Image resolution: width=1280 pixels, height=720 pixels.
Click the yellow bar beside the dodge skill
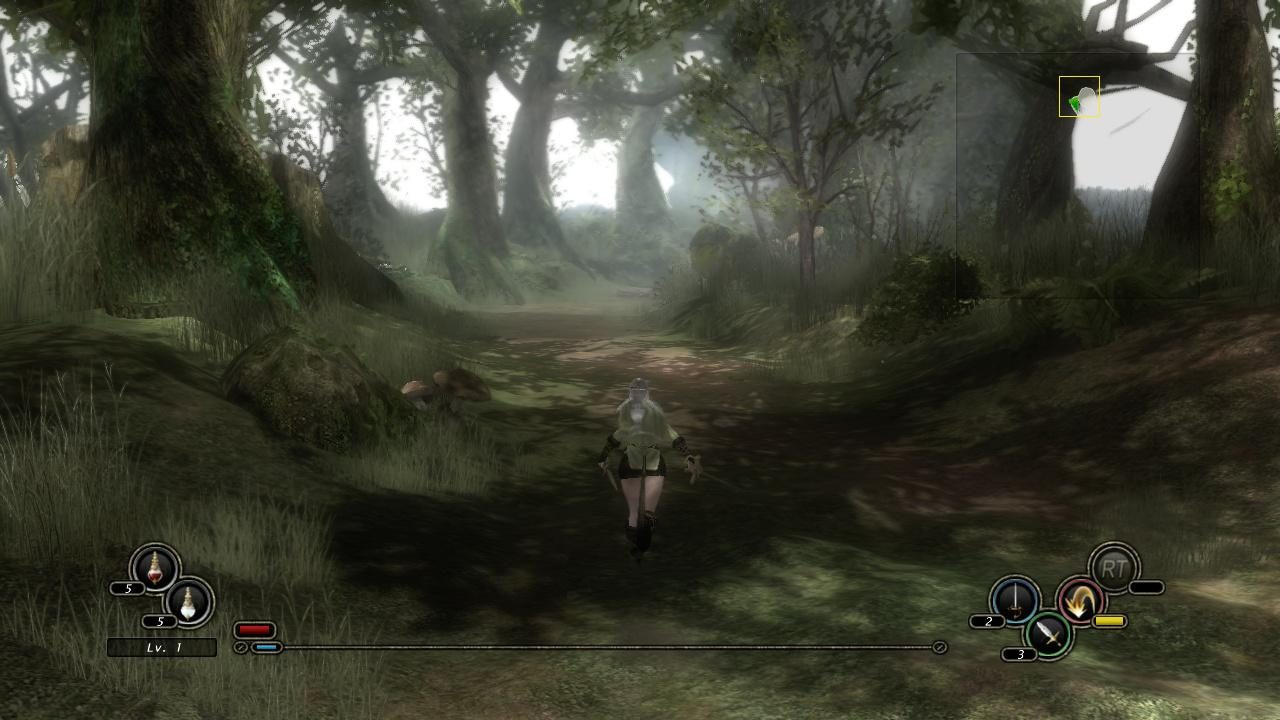point(1109,621)
